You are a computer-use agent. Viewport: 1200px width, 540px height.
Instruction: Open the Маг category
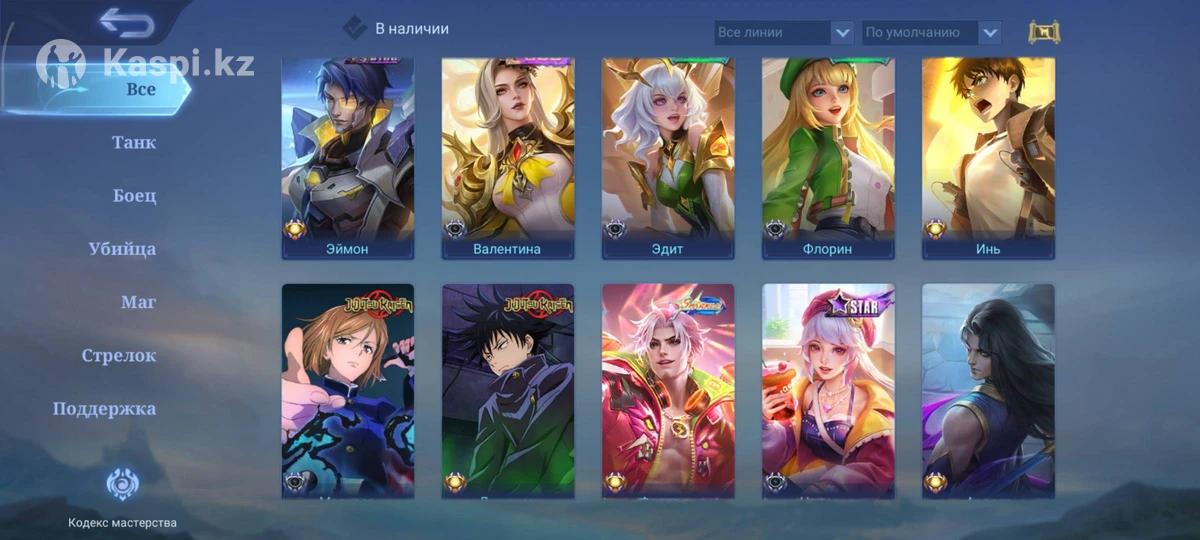click(x=139, y=302)
